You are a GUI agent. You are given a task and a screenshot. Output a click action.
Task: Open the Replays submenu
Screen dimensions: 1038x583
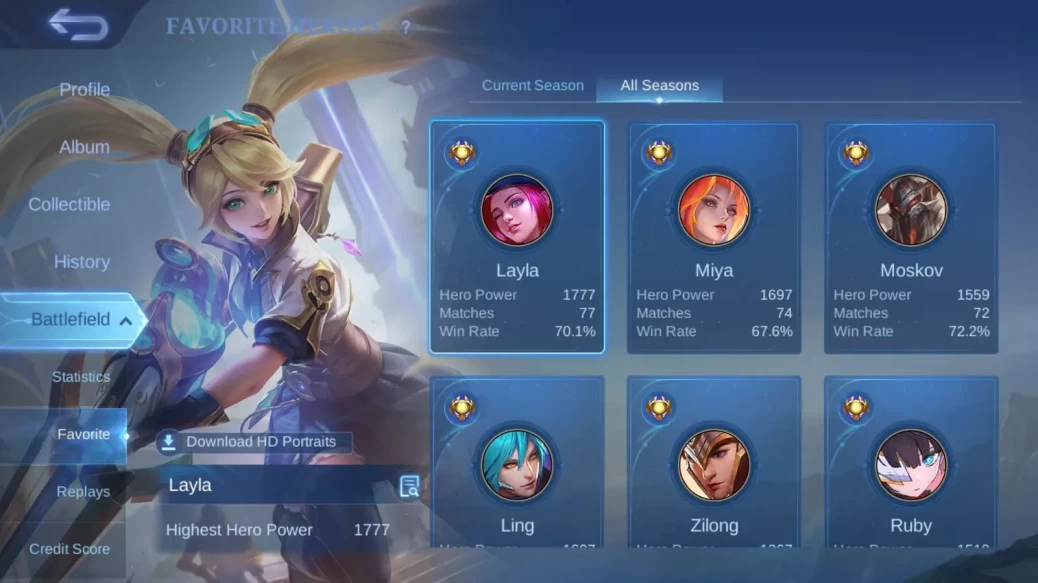coord(82,492)
